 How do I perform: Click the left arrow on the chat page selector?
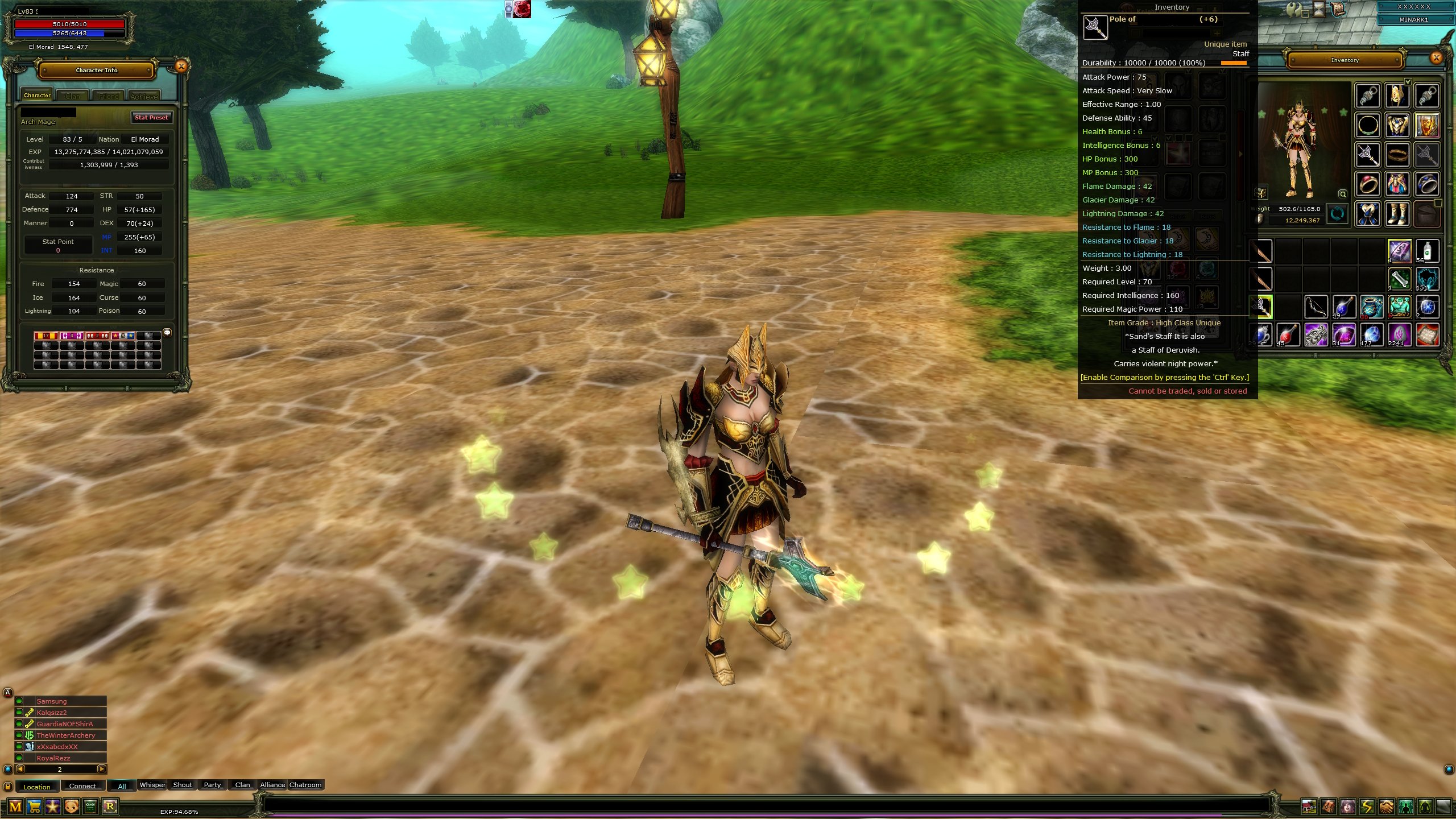tap(20, 769)
